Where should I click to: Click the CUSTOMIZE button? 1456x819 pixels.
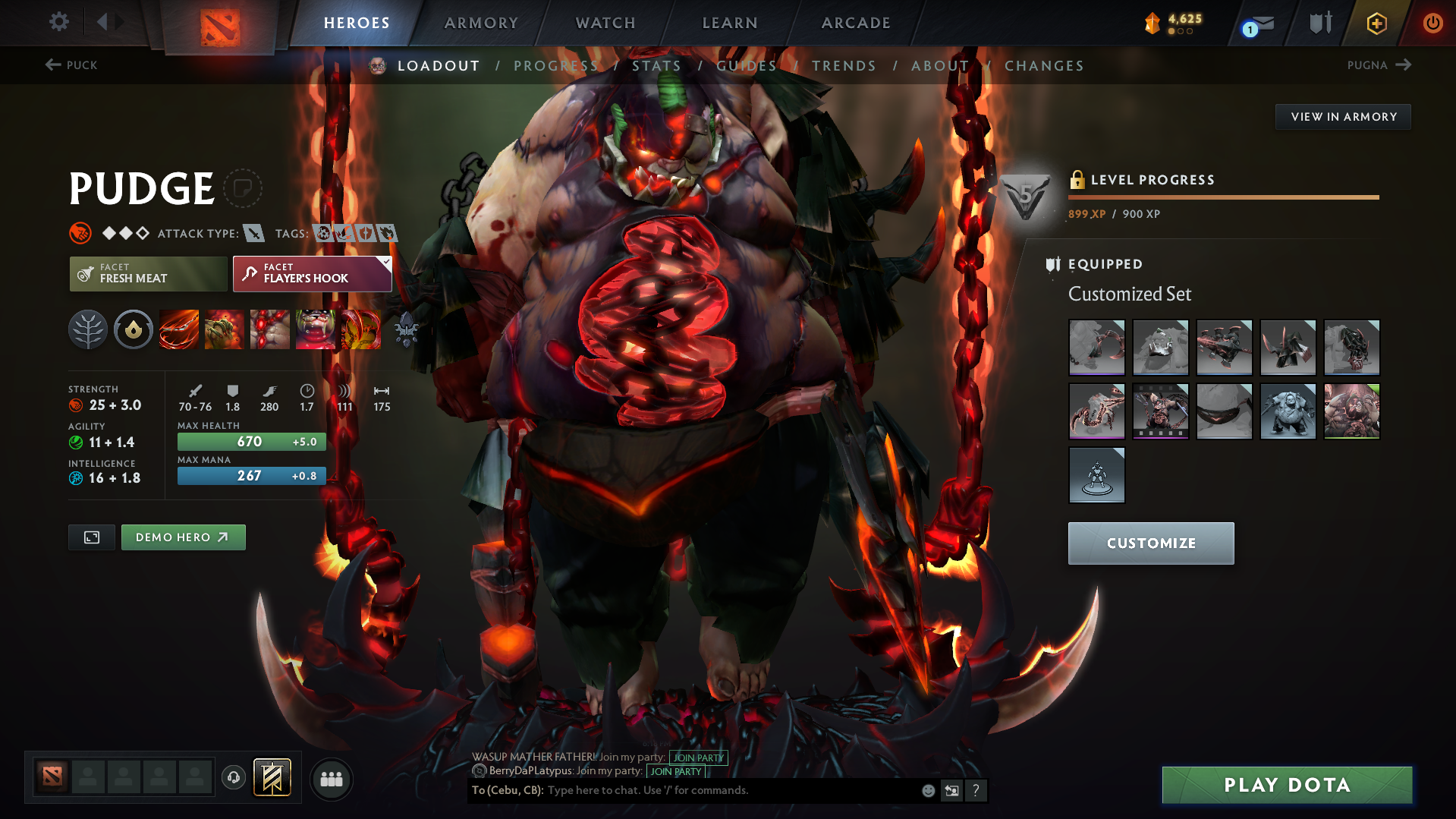[1150, 543]
